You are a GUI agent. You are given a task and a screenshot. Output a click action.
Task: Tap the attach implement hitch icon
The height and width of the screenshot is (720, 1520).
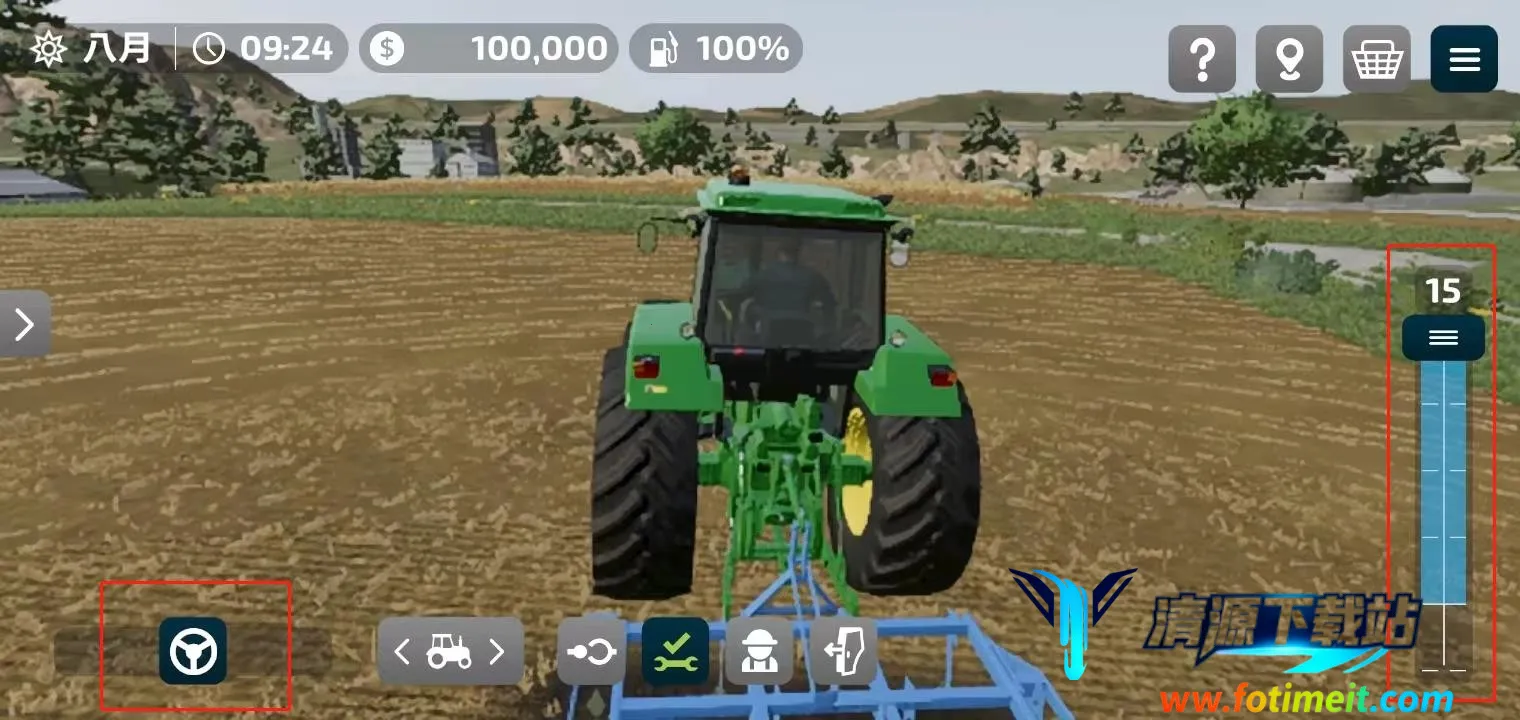point(592,652)
